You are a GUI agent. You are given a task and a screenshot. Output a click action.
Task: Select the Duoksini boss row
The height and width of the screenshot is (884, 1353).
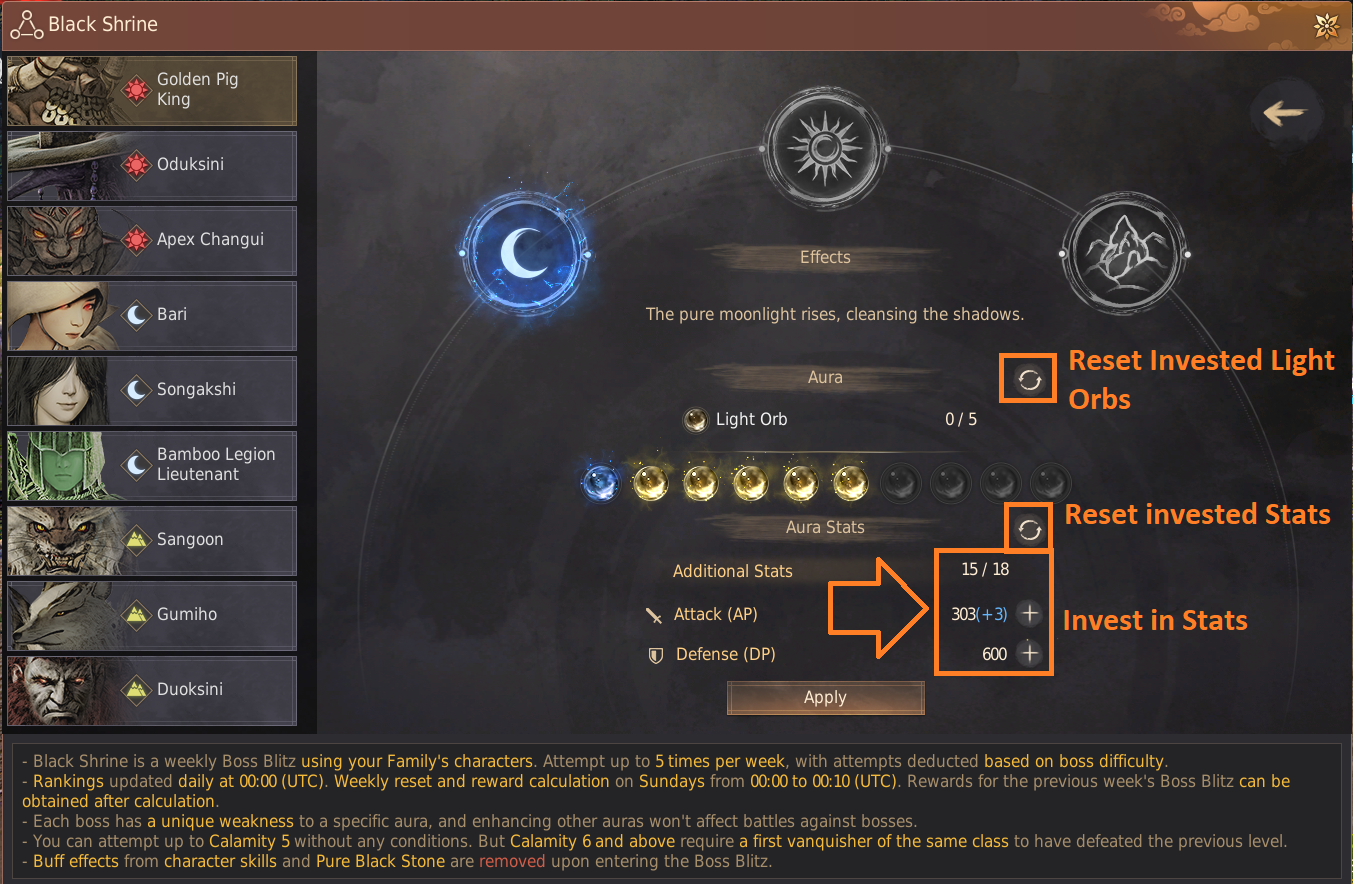point(152,690)
